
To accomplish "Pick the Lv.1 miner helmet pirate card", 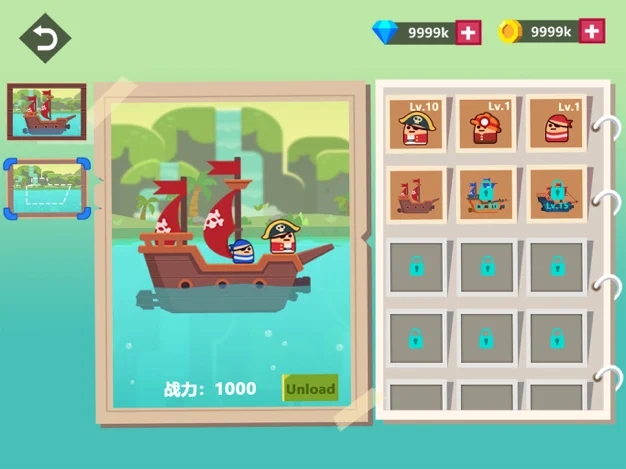I will 486,125.
